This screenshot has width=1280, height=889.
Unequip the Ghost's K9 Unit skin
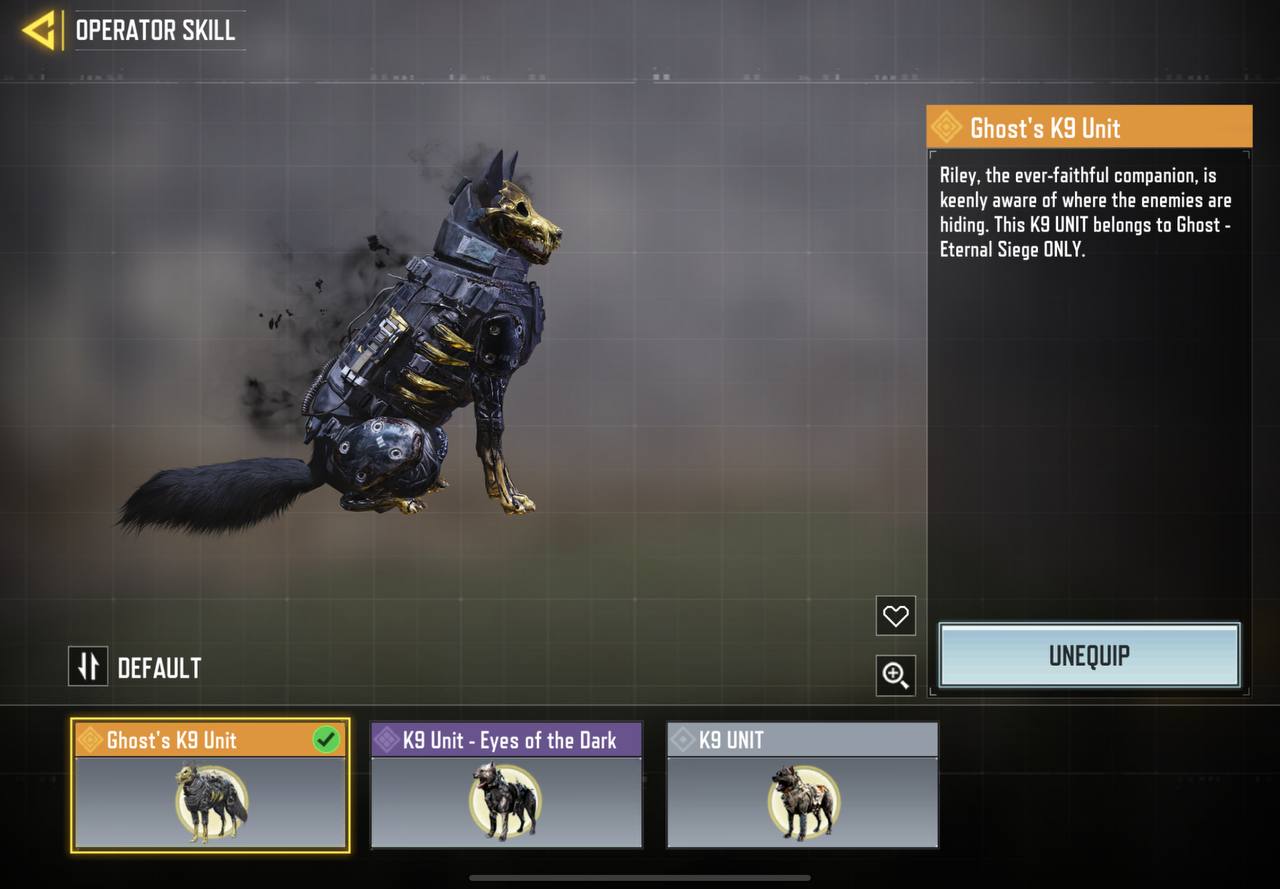1089,656
